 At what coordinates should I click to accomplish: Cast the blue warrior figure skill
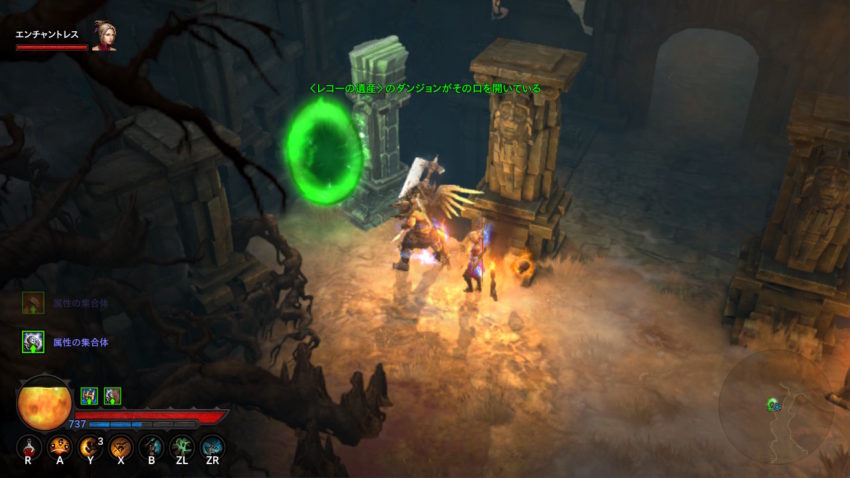click(x=151, y=447)
